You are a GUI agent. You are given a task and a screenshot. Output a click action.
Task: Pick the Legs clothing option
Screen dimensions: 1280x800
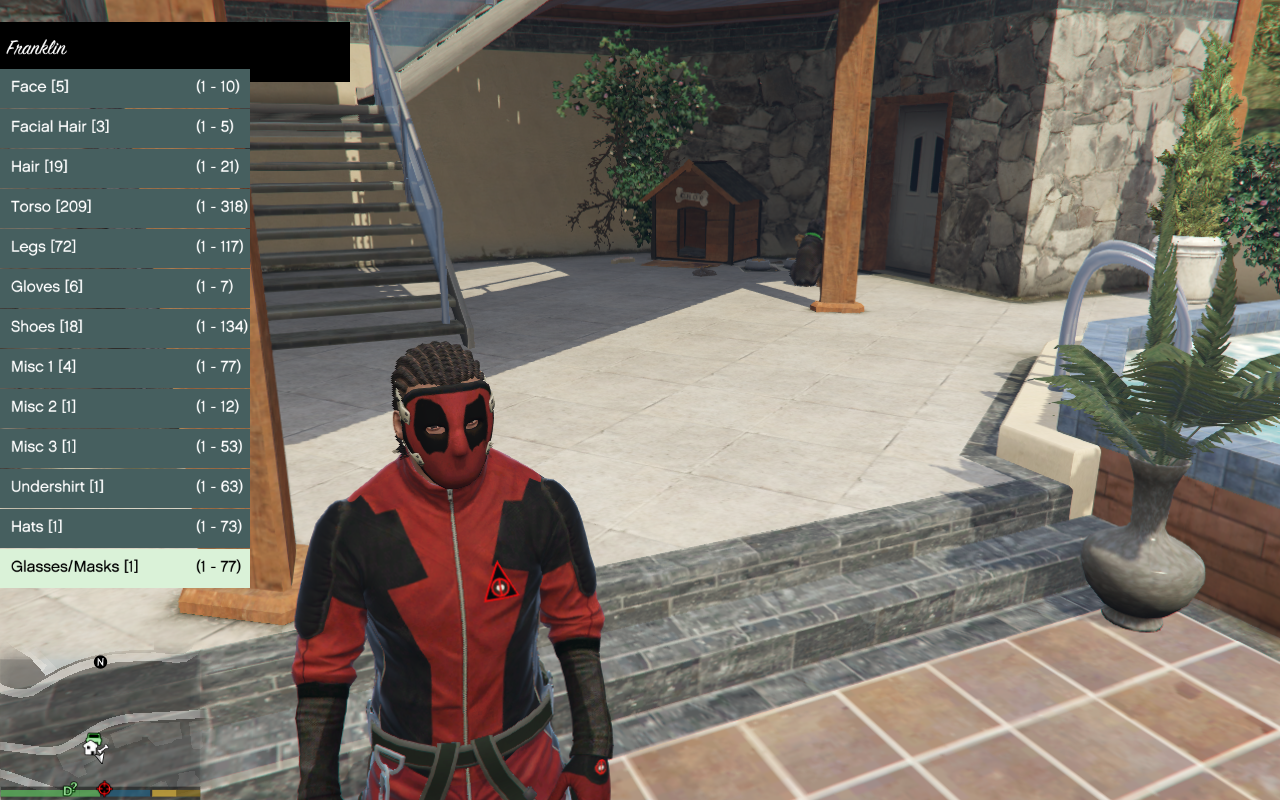[125, 247]
